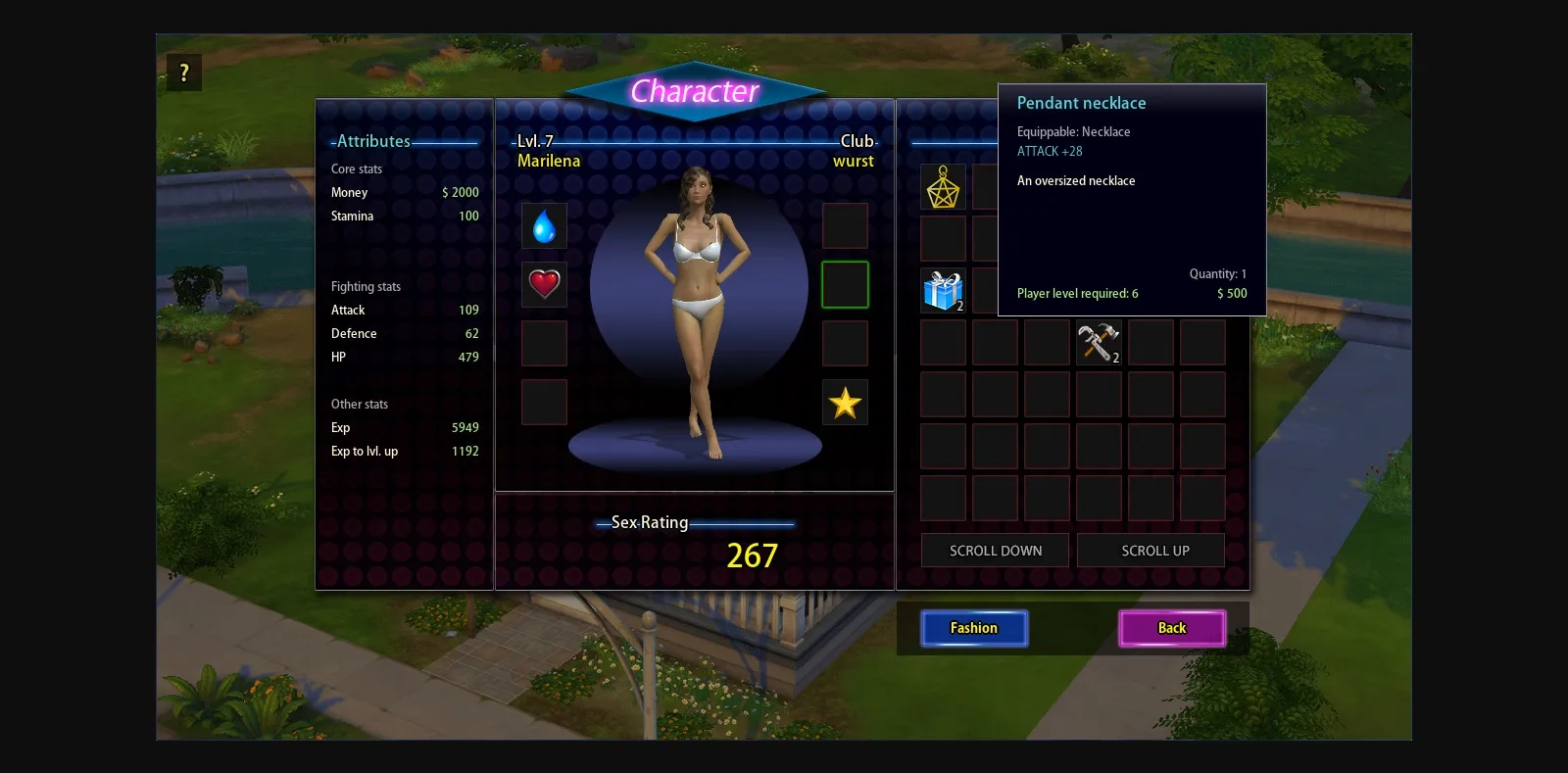1568x773 pixels.
Task: Select the green highlighted equipment slot
Action: point(845,284)
